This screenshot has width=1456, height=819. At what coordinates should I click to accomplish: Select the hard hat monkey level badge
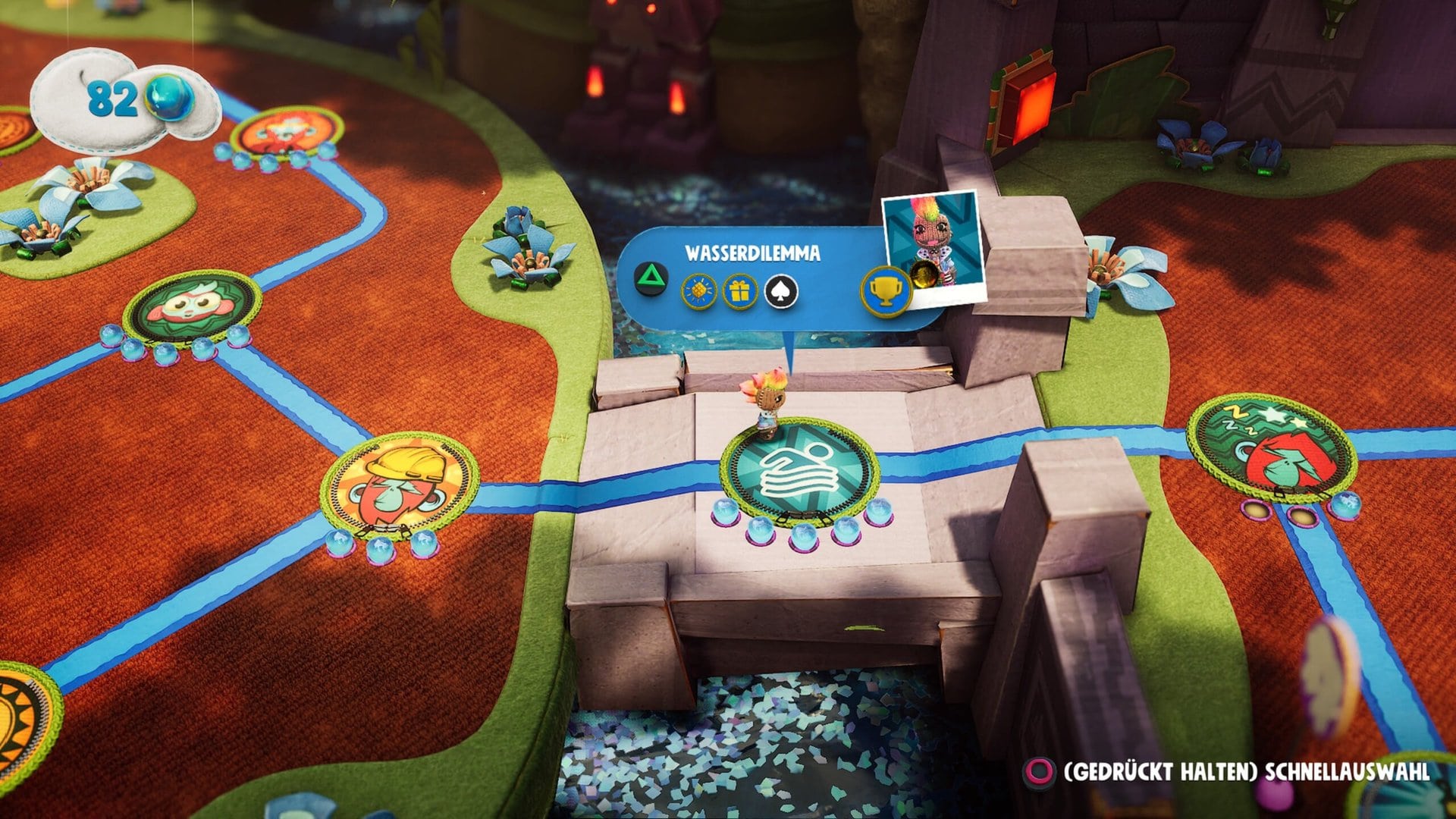coord(400,484)
